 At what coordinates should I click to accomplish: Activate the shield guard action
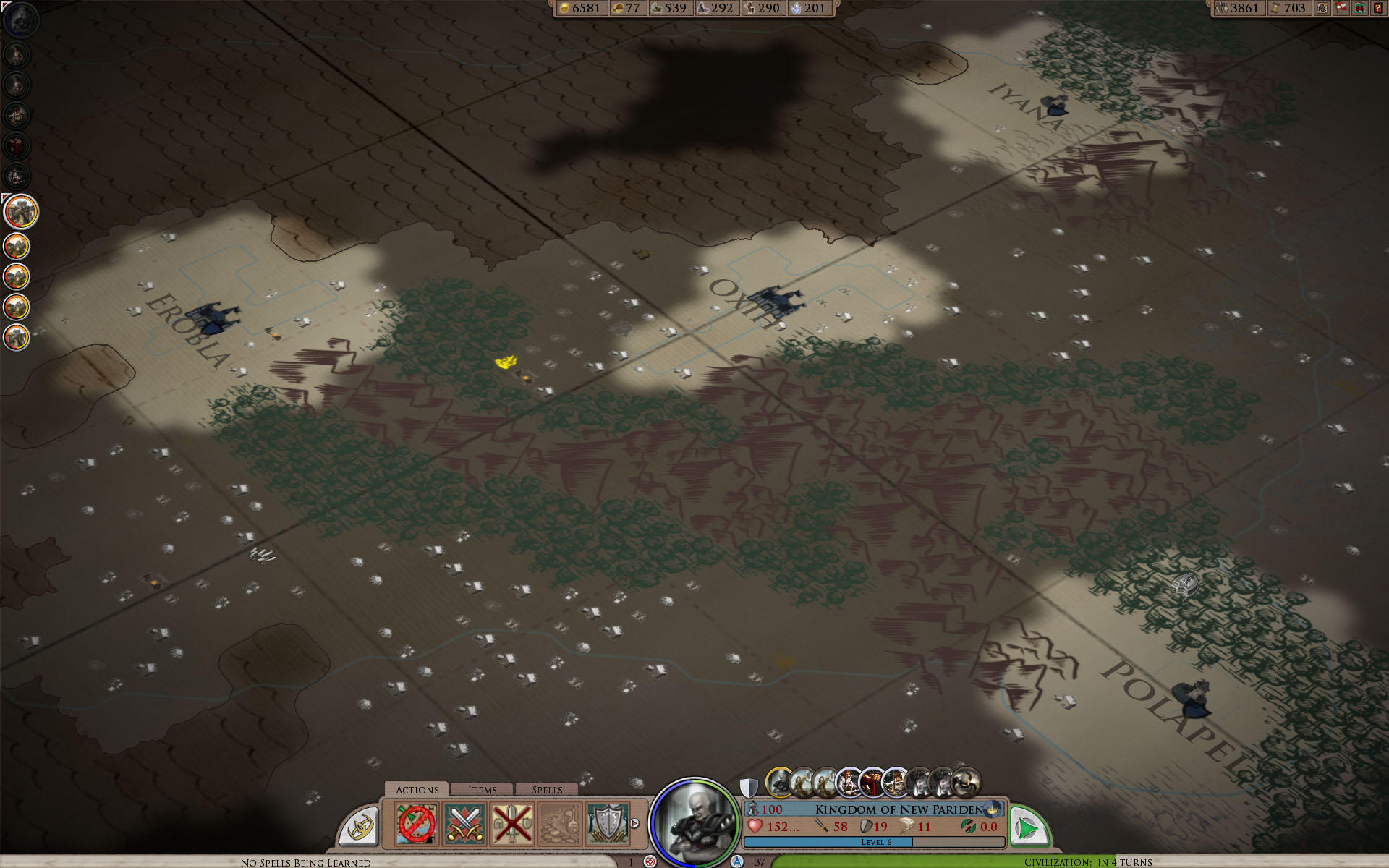click(608, 825)
